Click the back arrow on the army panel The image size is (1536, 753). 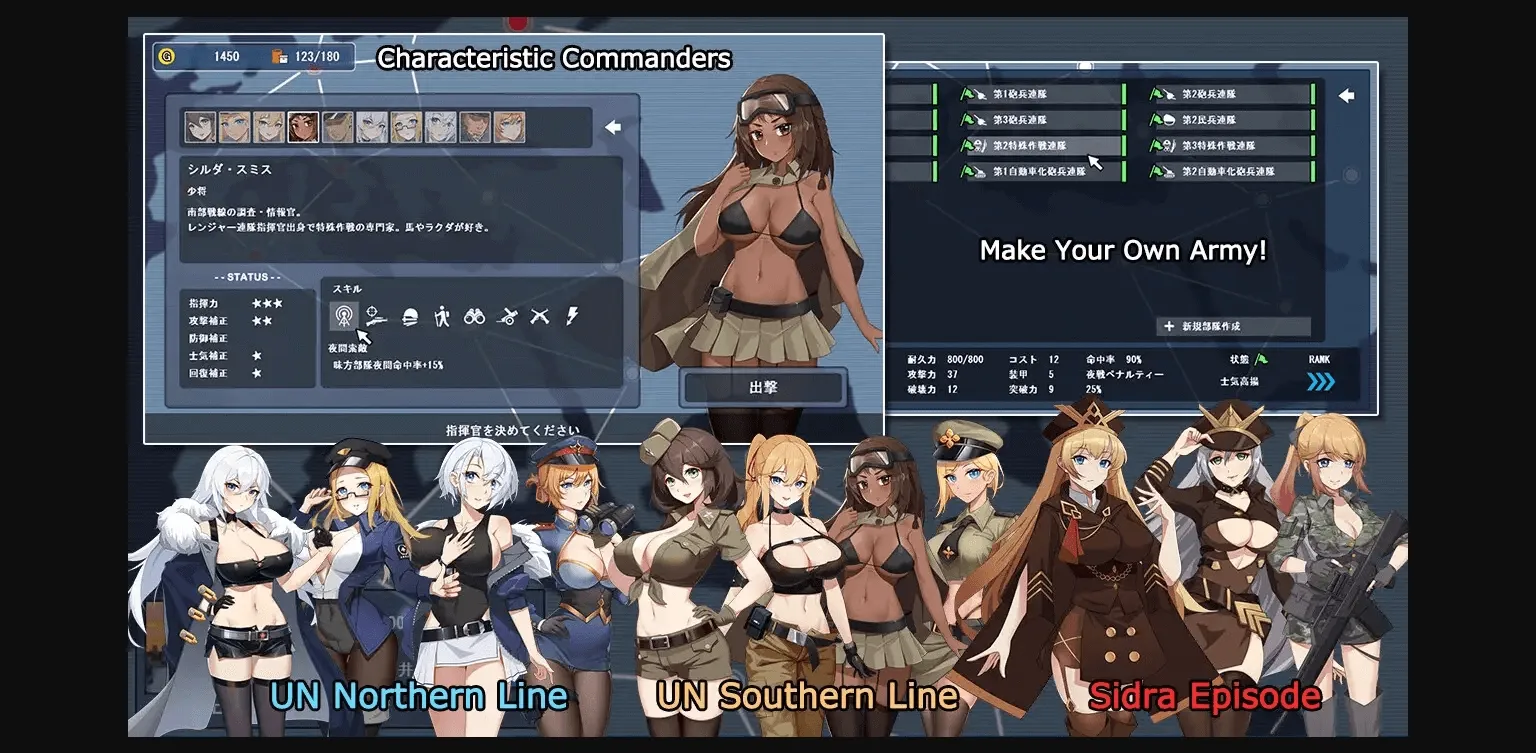pyautogui.click(x=1347, y=96)
